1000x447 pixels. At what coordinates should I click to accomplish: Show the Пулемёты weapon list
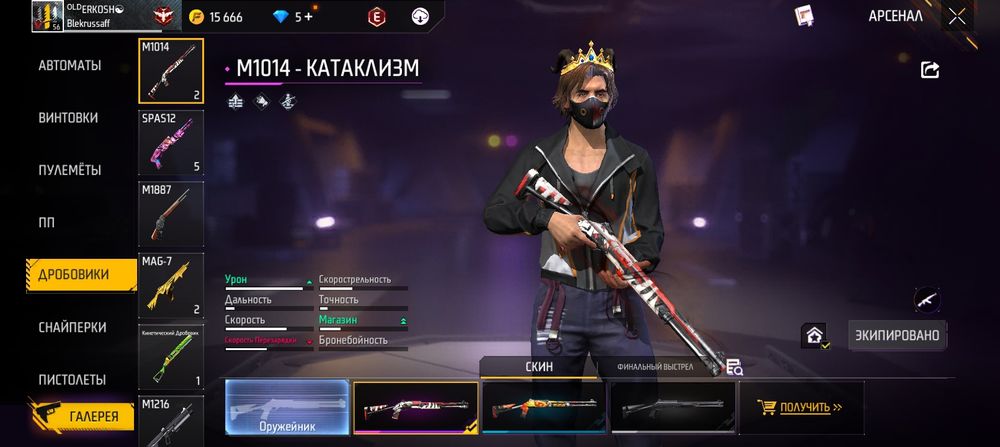point(70,170)
